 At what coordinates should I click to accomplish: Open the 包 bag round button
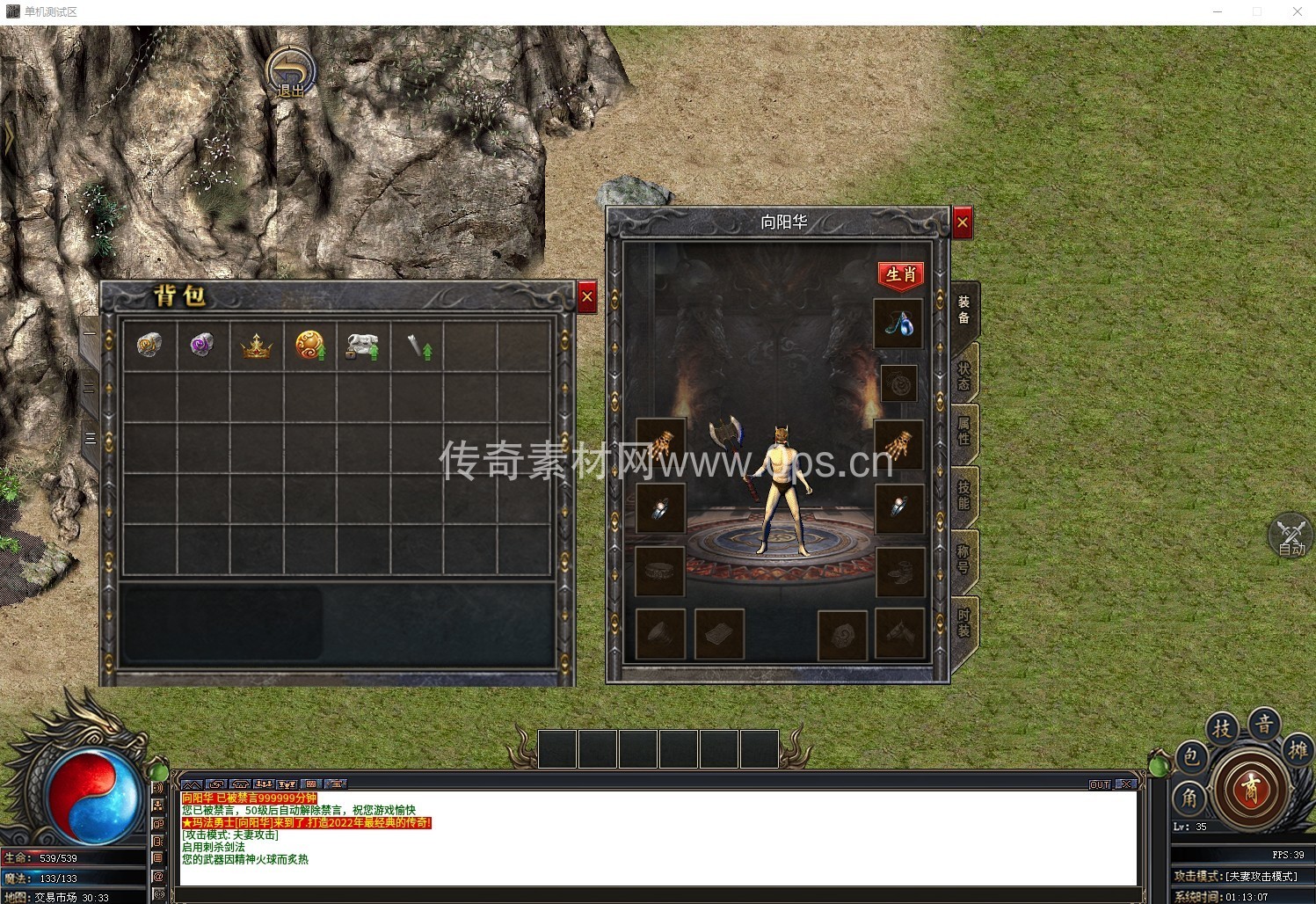[x=1190, y=757]
